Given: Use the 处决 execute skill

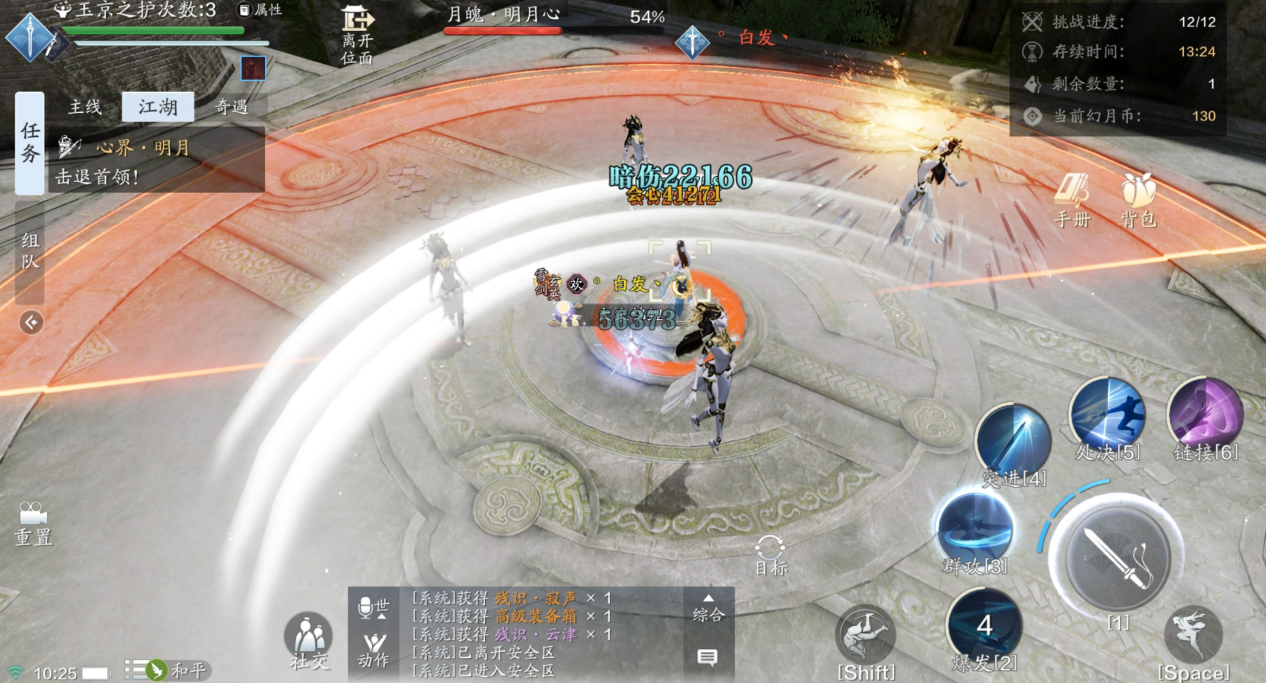Looking at the screenshot, I should pos(1107,415).
